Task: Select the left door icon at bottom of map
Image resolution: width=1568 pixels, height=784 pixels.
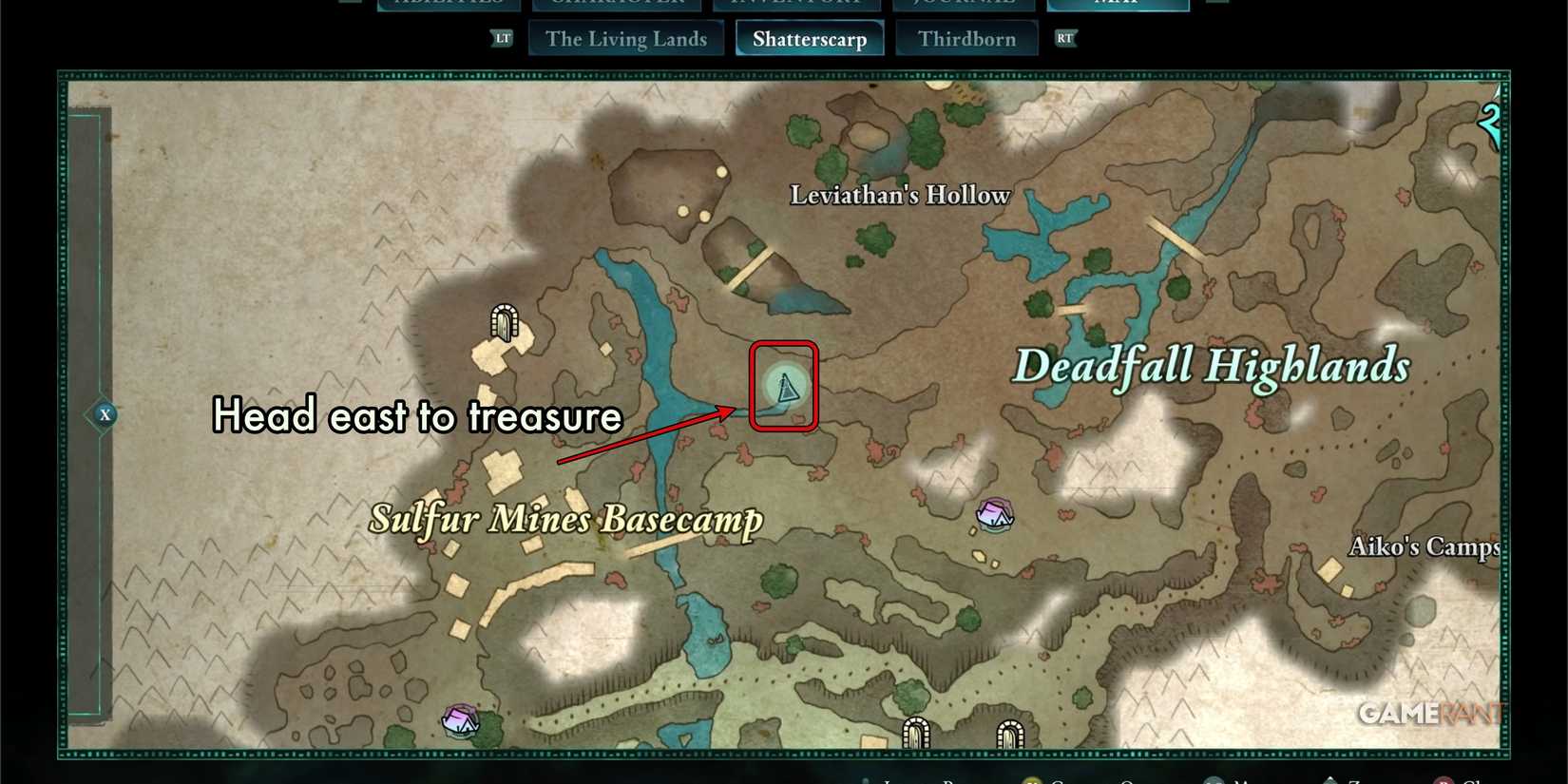Action: click(915, 735)
